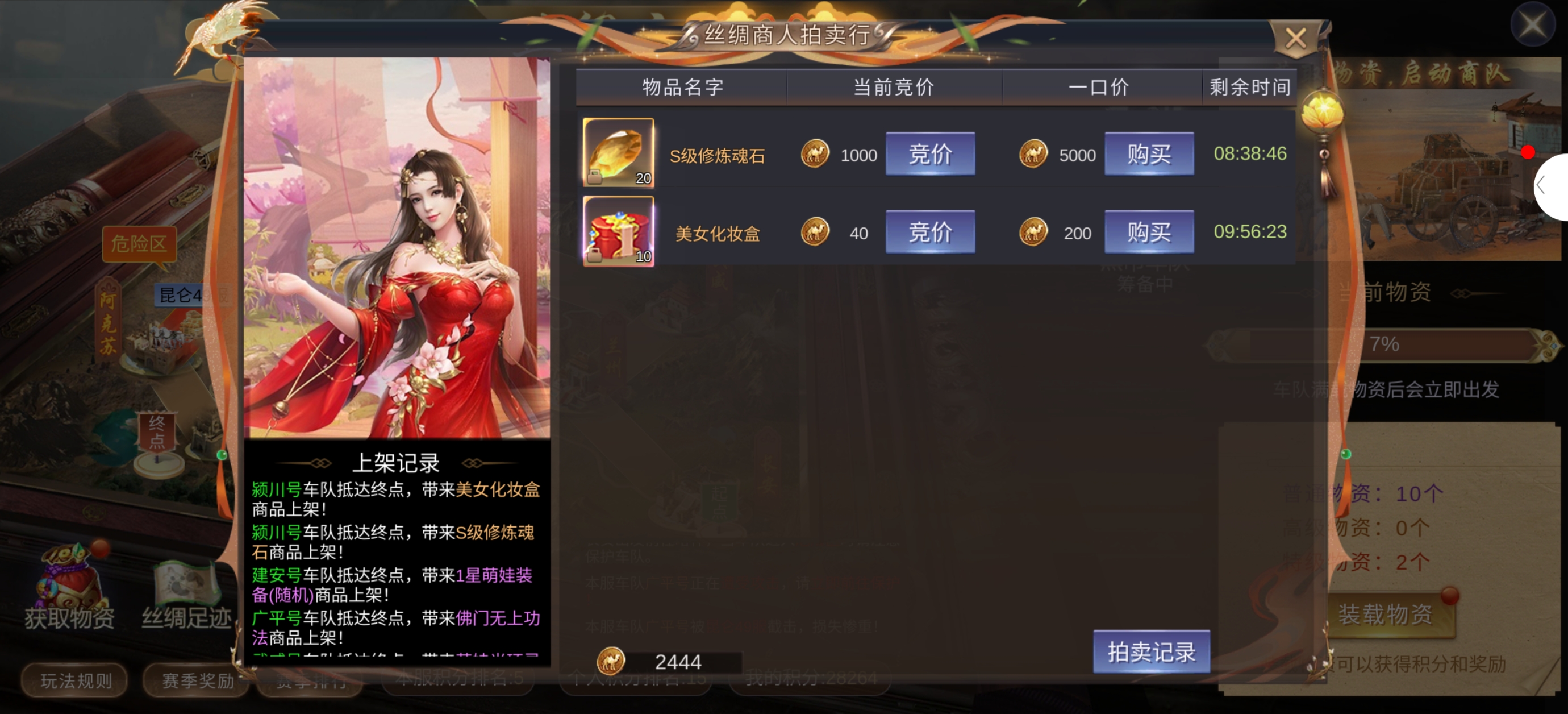The height and width of the screenshot is (714, 1568).
Task: Open the 玩法规则 gameplay rules
Action: click(76, 680)
